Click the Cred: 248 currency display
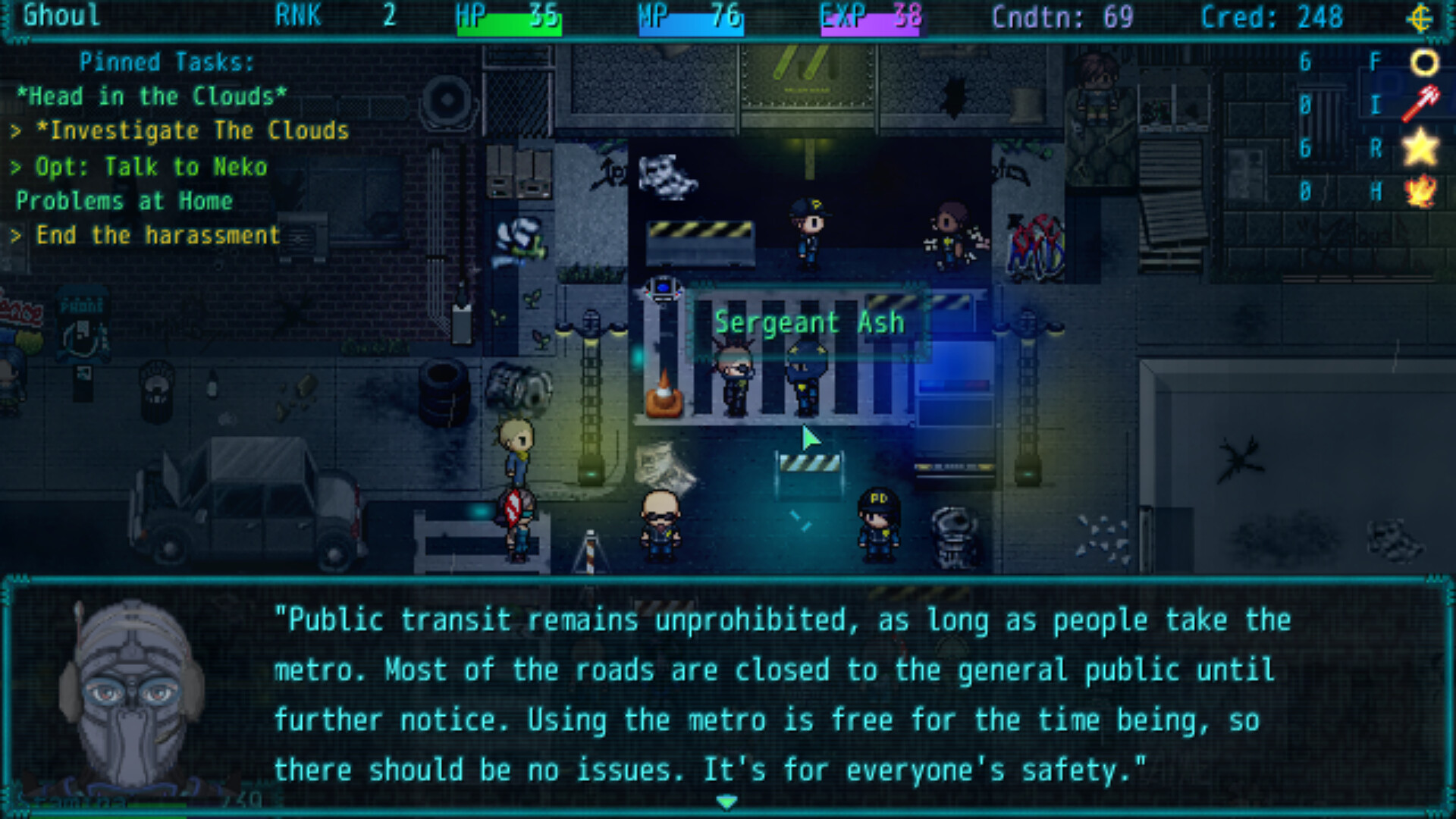This screenshot has width=1456, height=819. (x=1274, y=17)
